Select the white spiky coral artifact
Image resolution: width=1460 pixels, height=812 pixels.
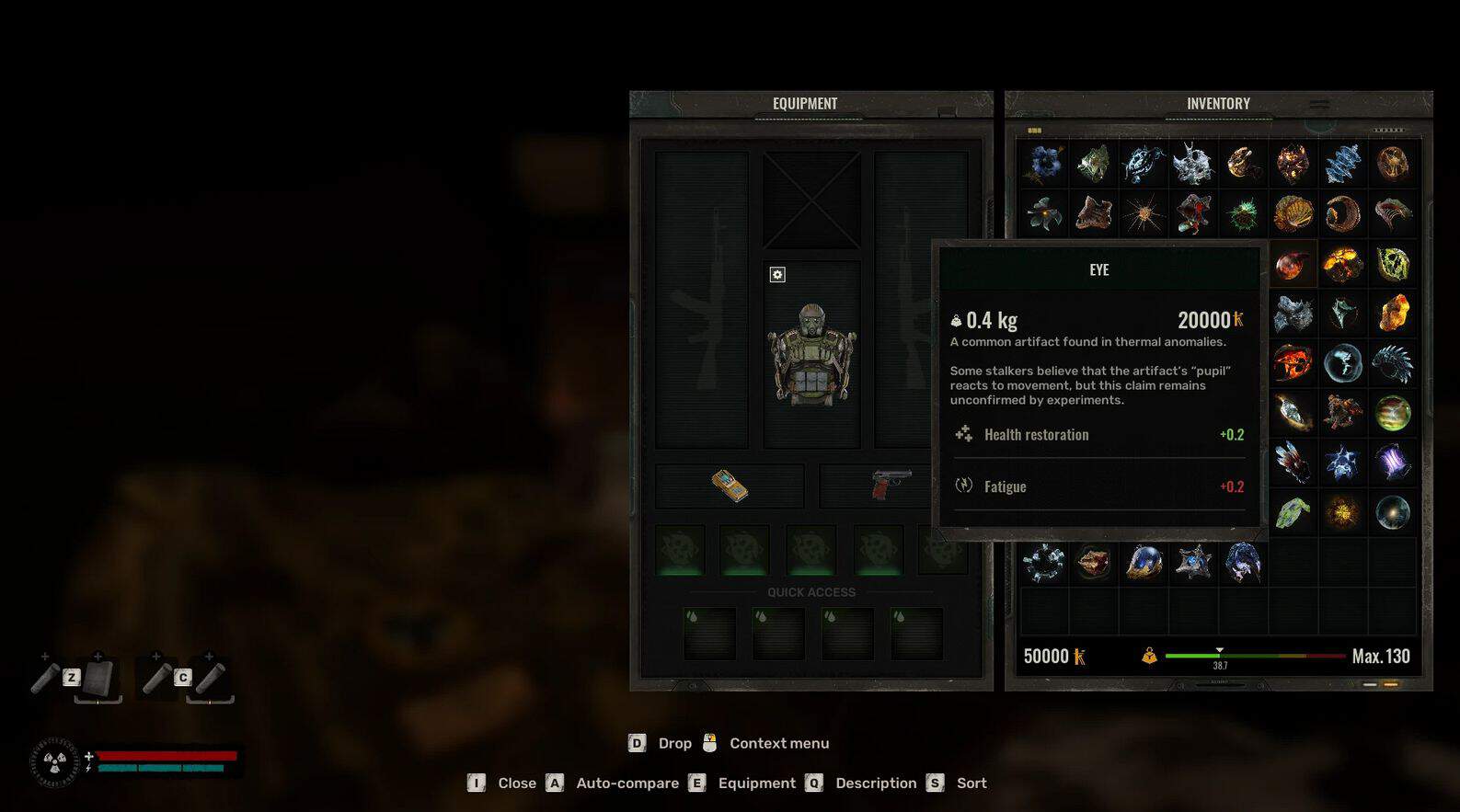click(1193, 165)
